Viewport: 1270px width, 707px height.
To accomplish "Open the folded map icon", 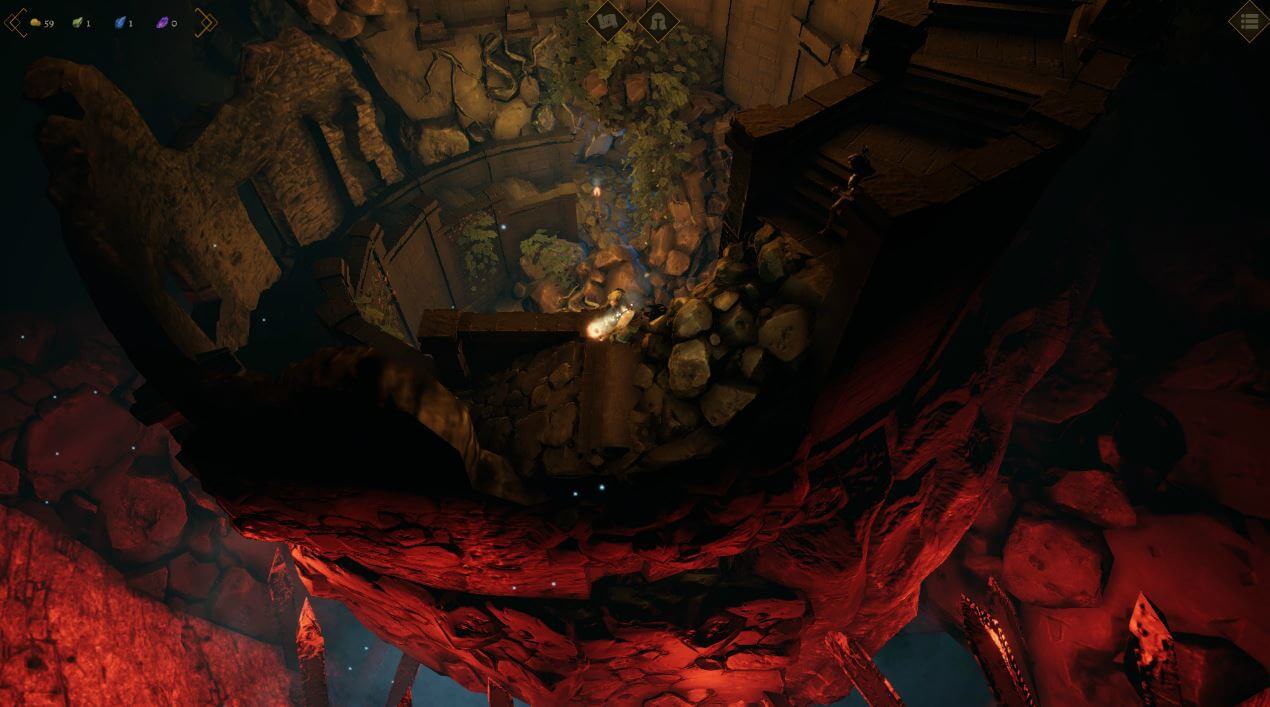I will (607, 20).
